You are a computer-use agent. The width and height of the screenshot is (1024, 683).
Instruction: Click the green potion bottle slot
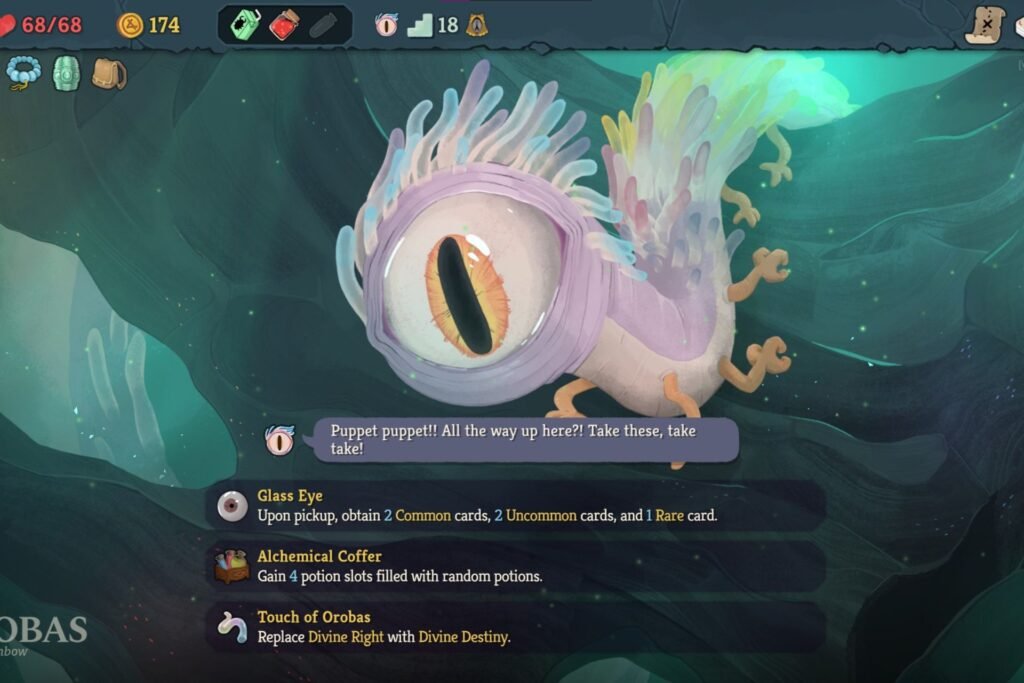(x=245, y=25)
